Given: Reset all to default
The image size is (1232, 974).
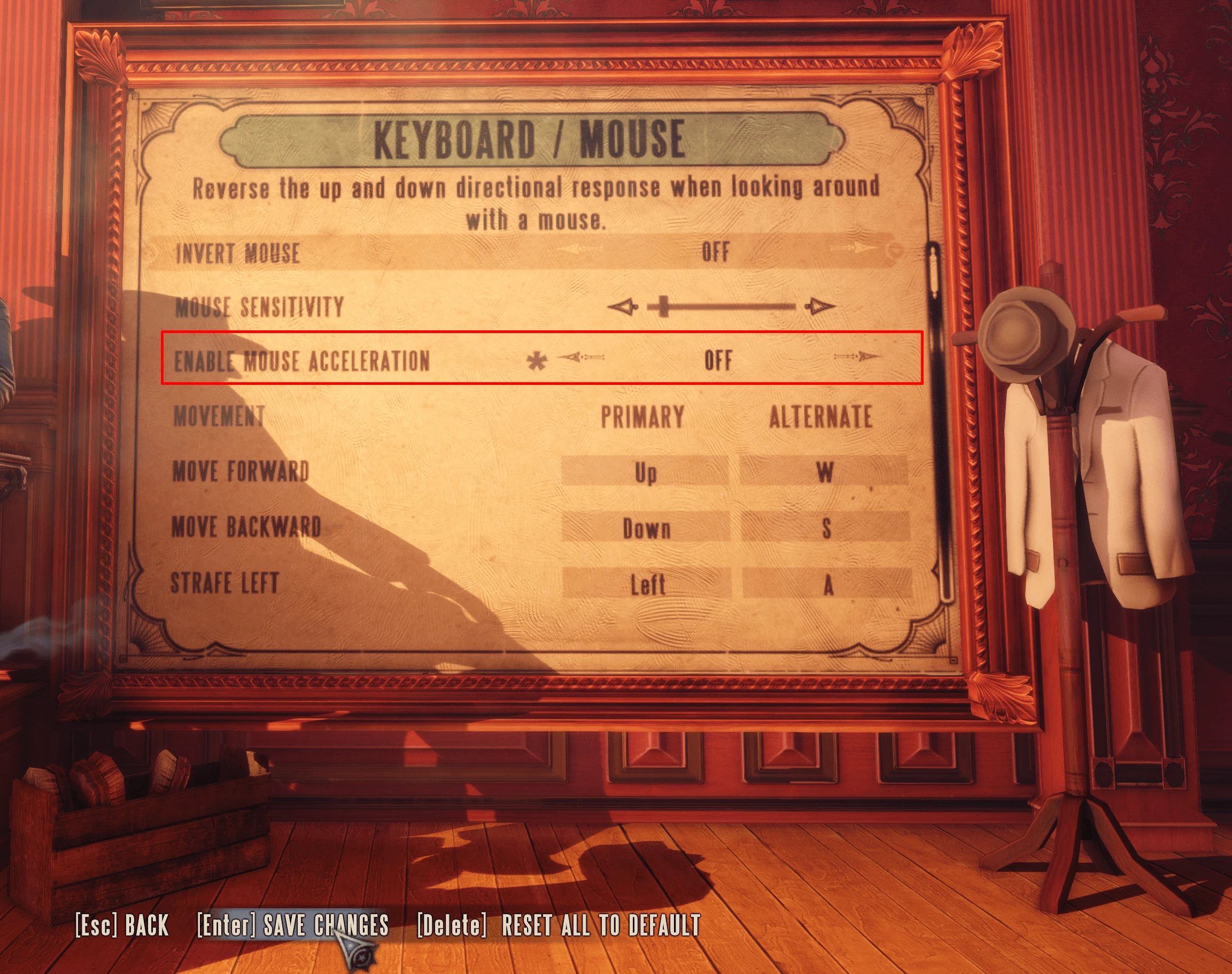Looking at the screenshot, I should [x=559, y=925].
